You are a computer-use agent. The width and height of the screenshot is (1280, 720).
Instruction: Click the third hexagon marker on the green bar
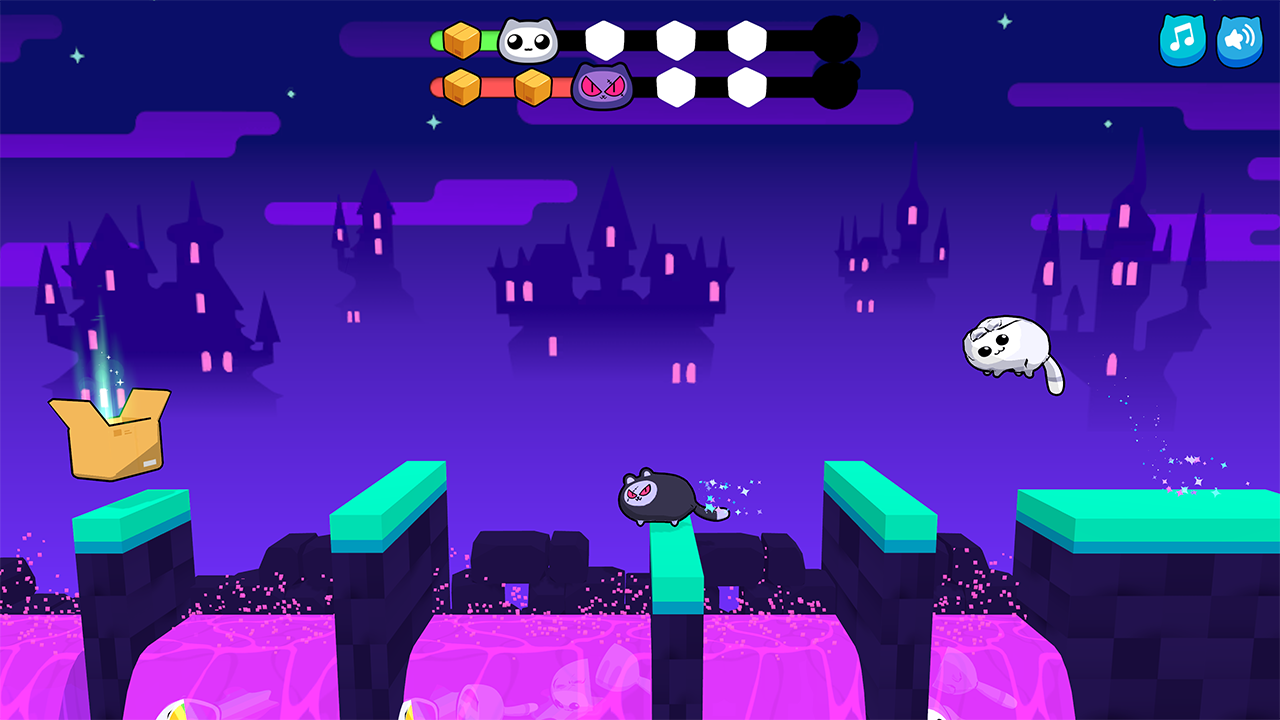(748, 38)
